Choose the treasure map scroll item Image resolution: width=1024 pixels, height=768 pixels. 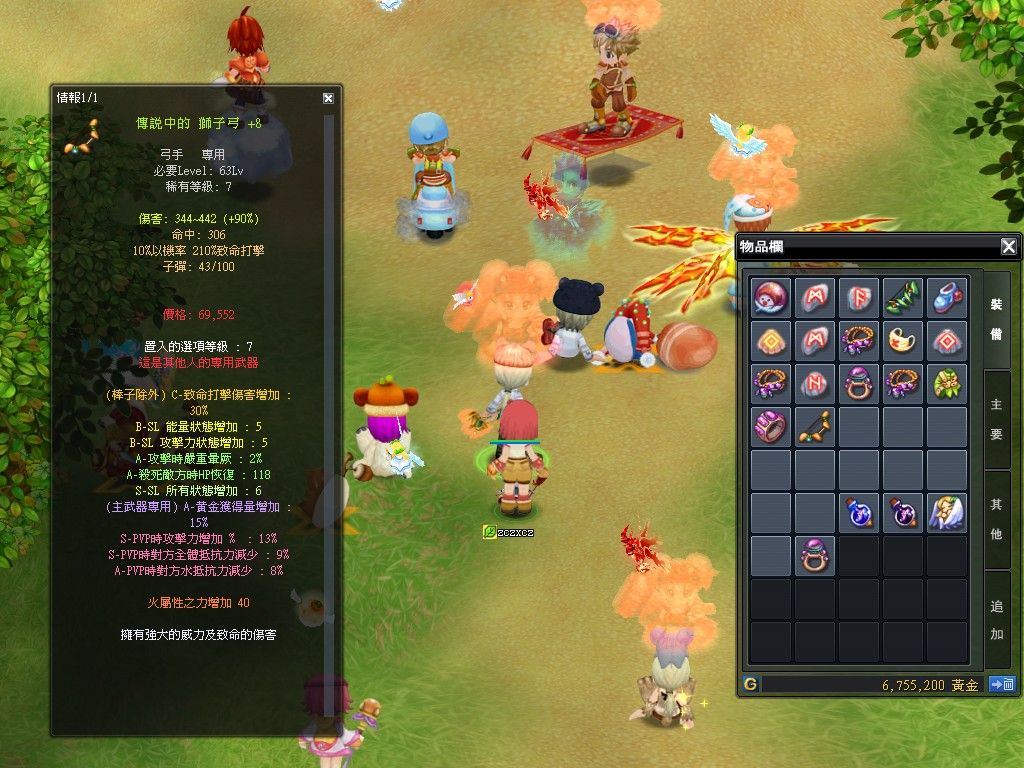pyautogui.click(x=902, y=341)
